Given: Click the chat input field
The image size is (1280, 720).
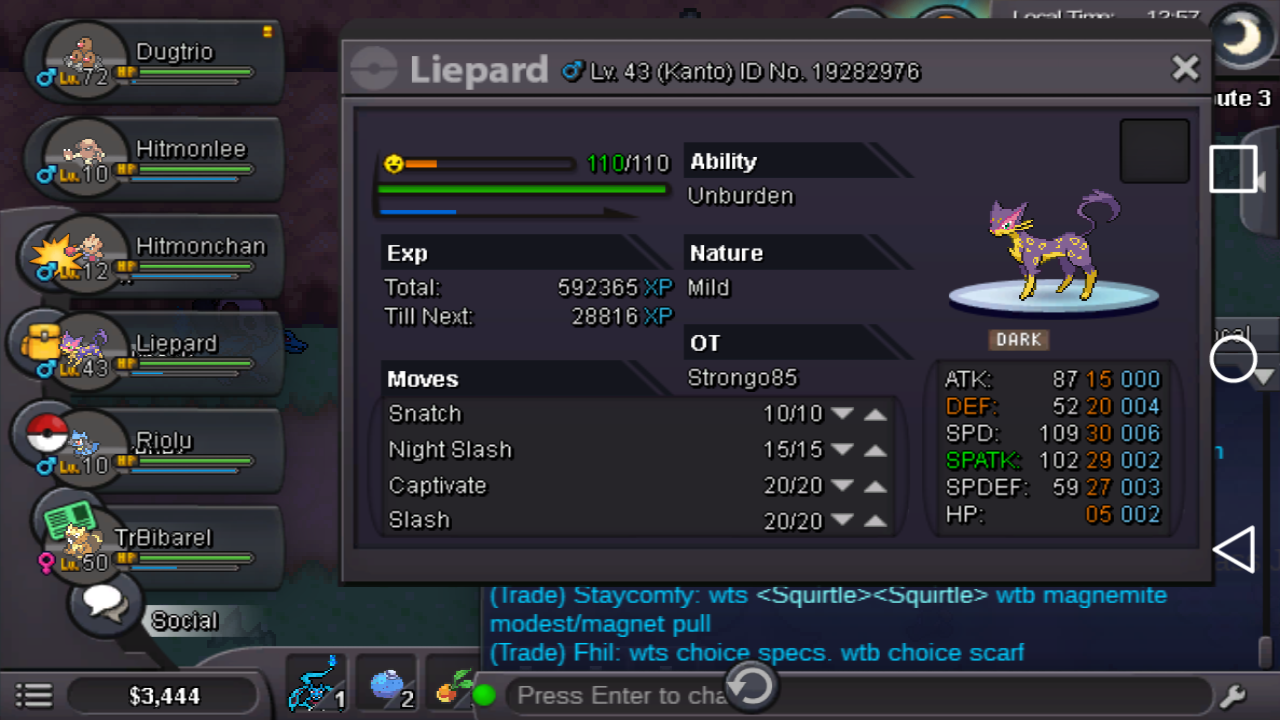Looking at the screenshot, I should (620, 695).
